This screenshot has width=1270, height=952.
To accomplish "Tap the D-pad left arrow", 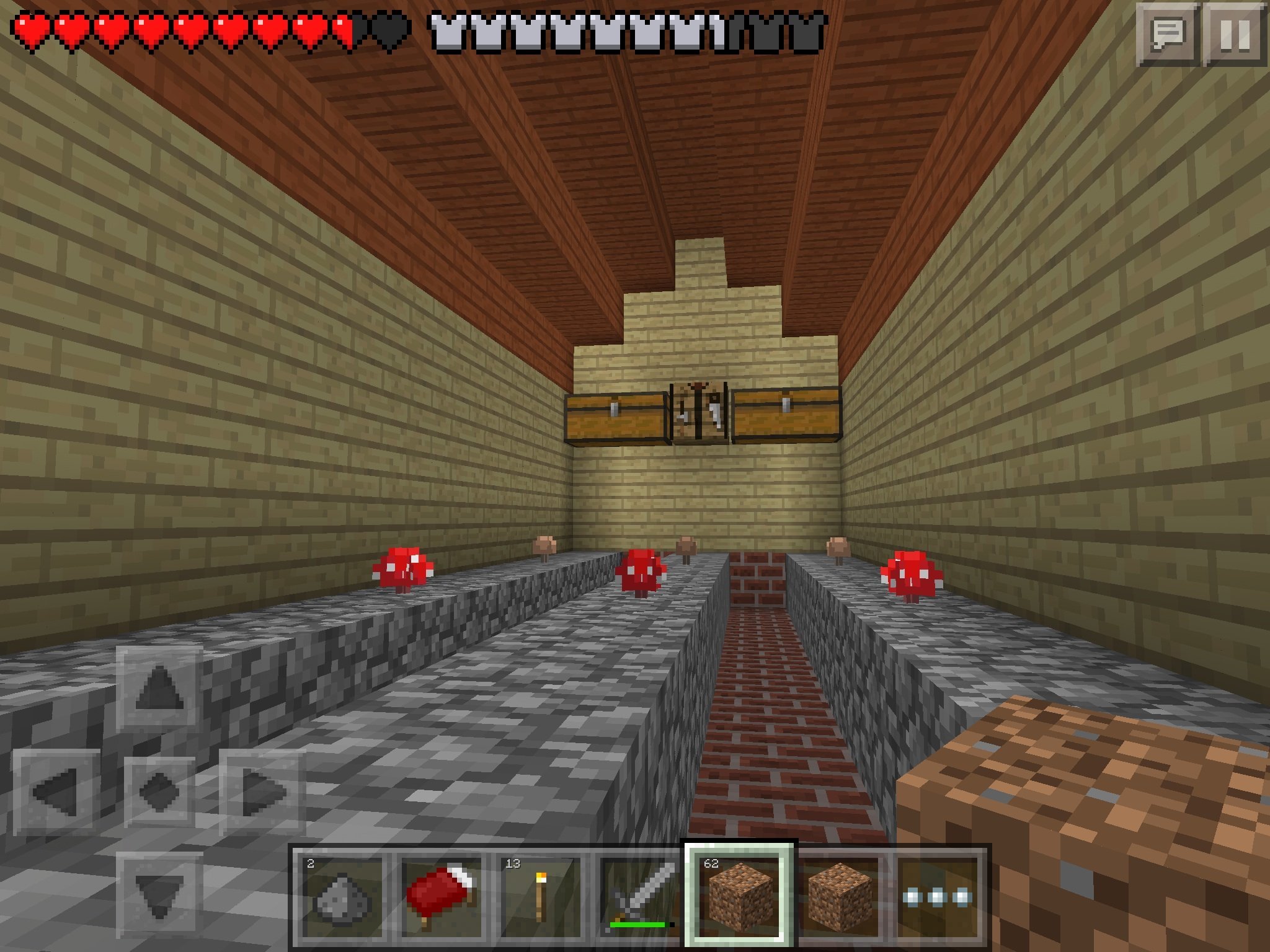I will [x=56, y=791].
